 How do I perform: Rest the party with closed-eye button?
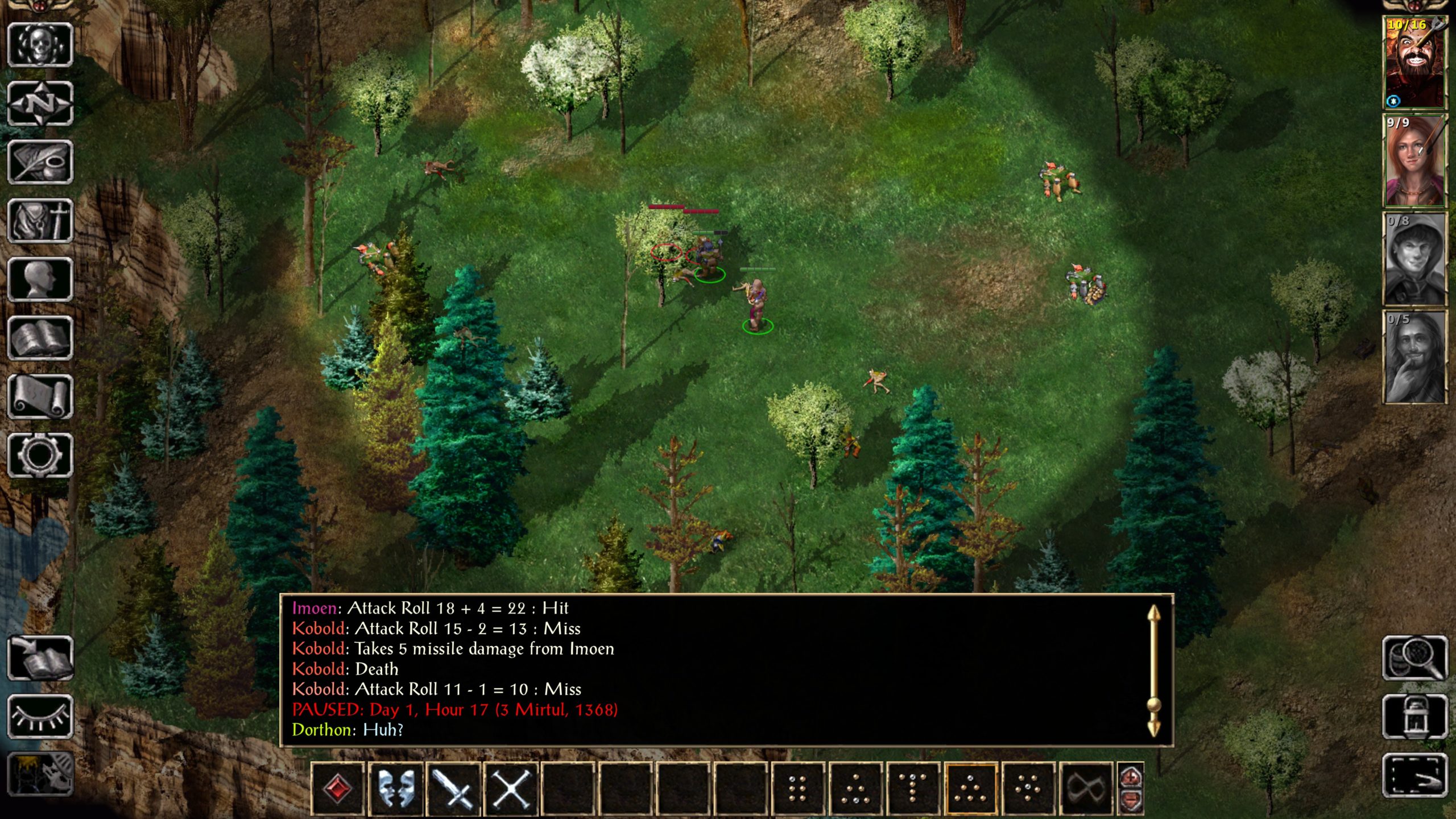[40, 717]
